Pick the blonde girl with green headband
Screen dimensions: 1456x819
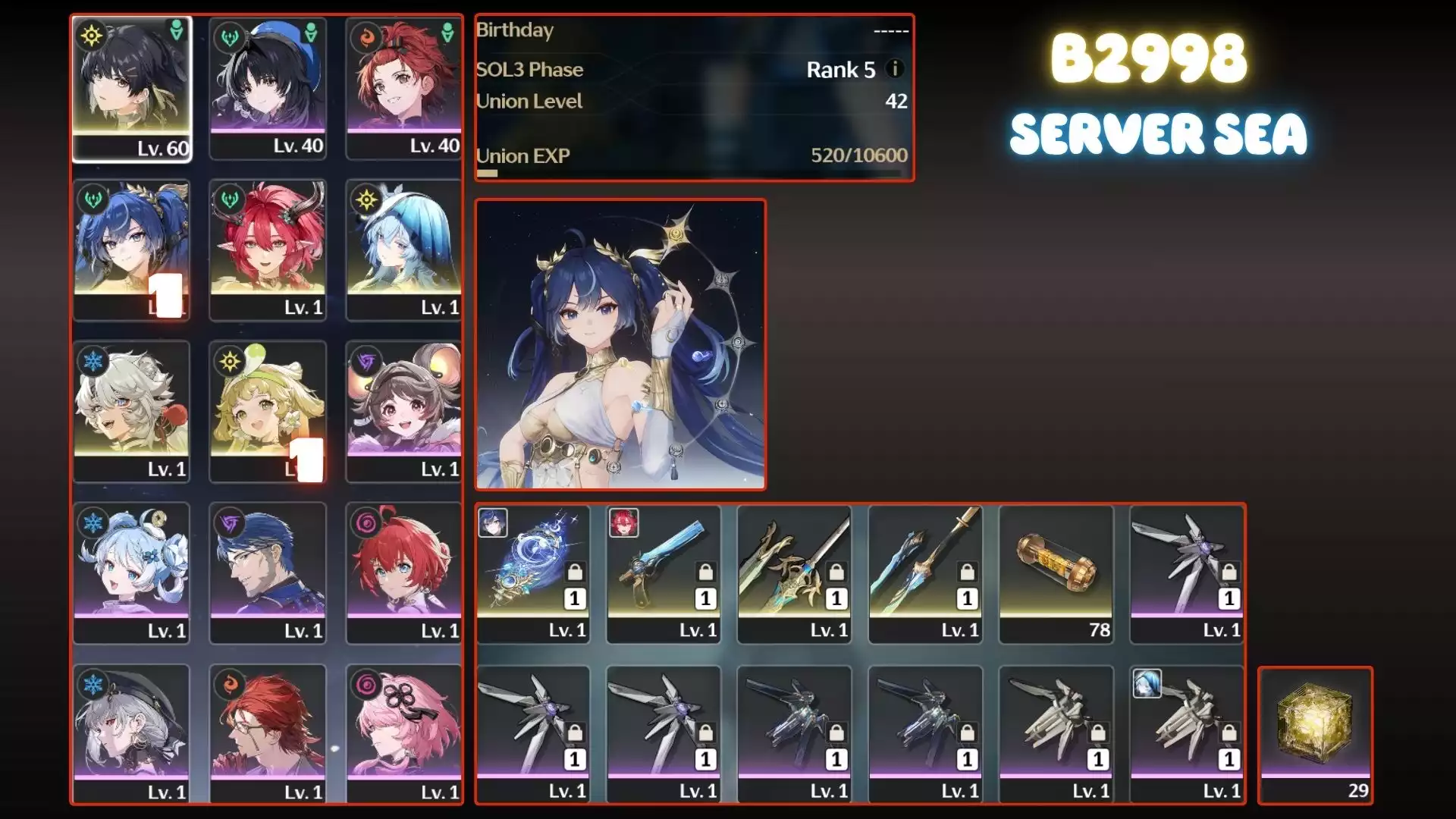coord(268,411)
